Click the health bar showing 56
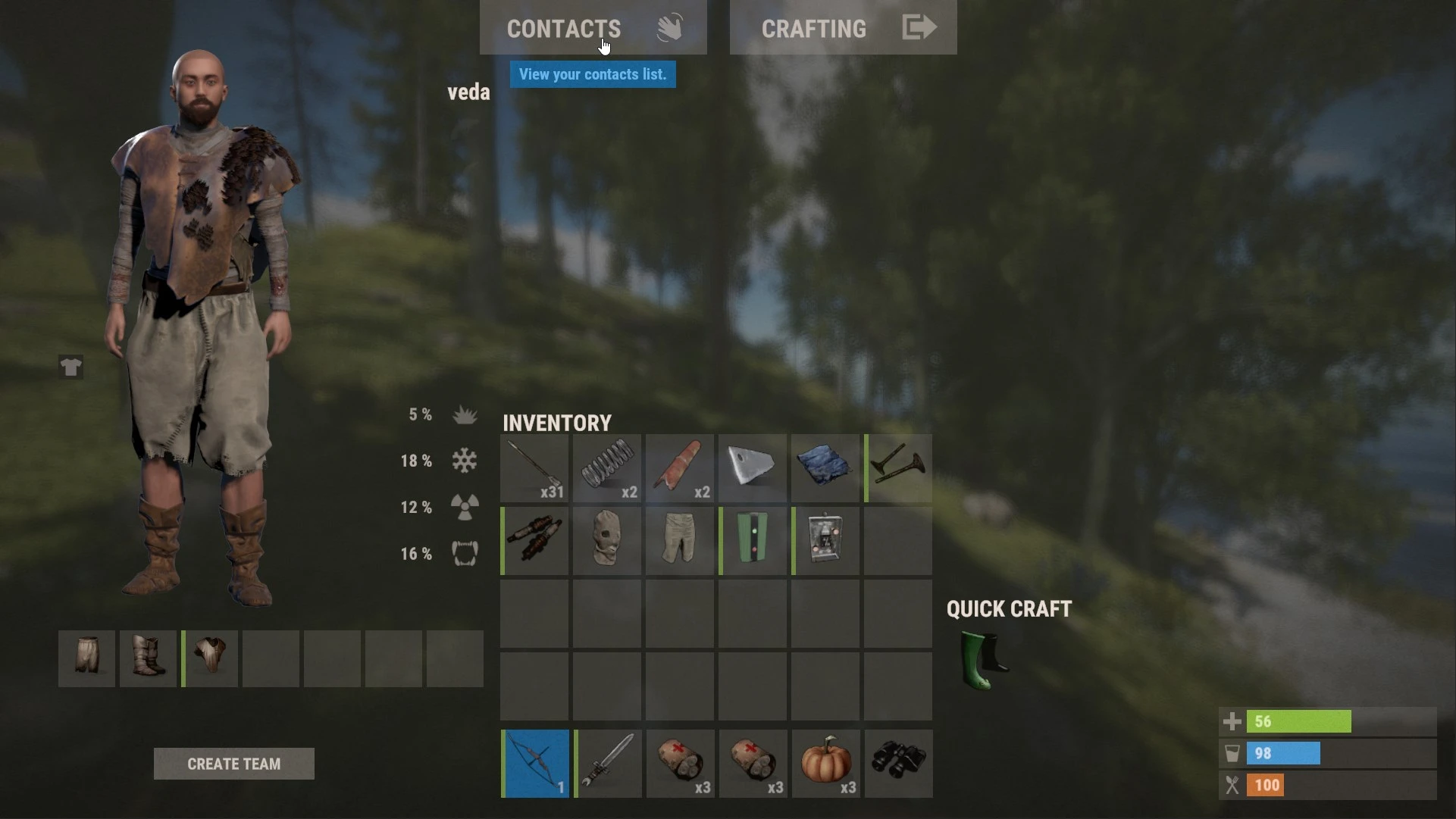The image size is (1456, 819). [1300, 721]
